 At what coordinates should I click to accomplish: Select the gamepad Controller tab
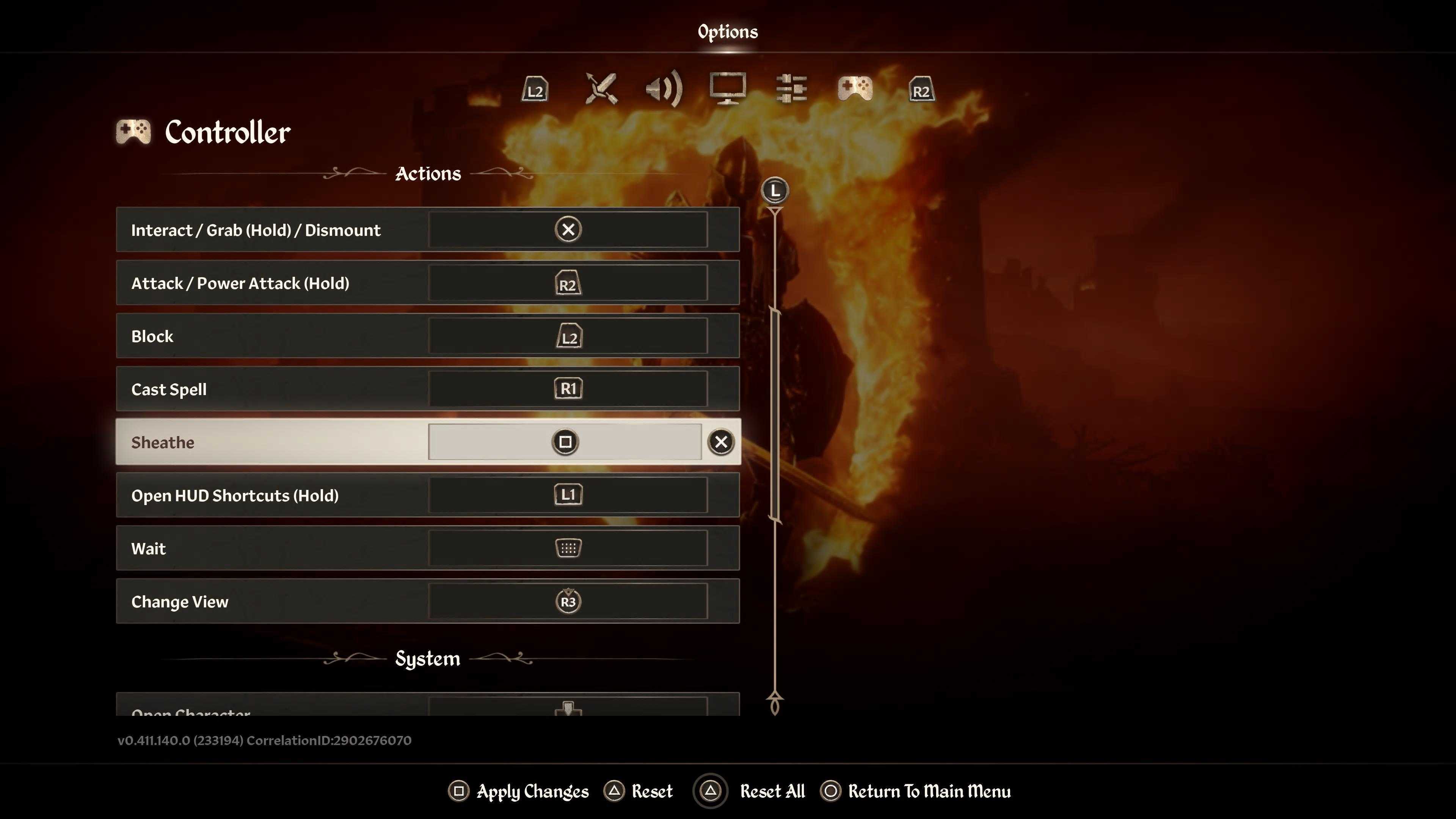(x=855, y=89)
